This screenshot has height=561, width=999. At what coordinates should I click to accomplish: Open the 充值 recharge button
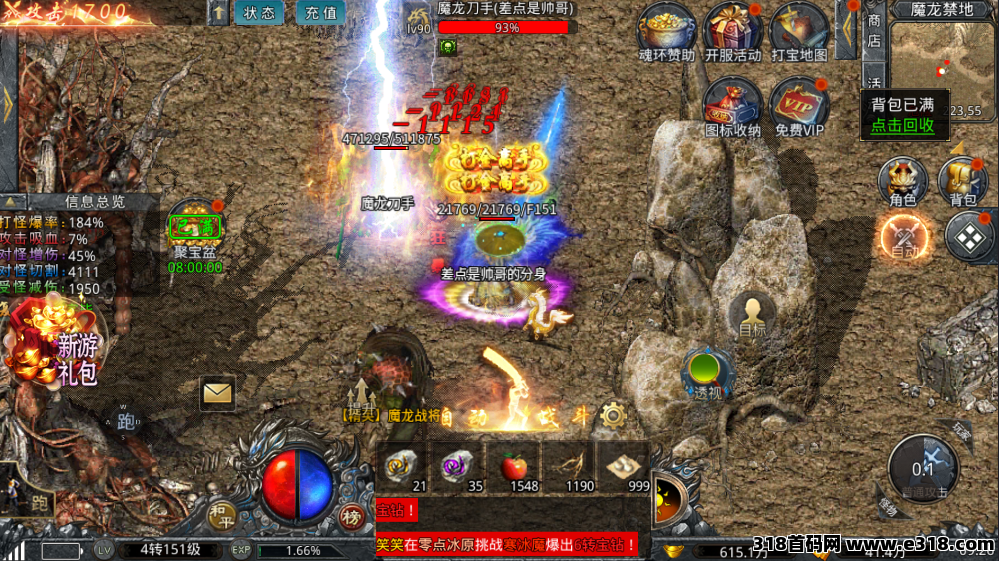pos(320,13)
